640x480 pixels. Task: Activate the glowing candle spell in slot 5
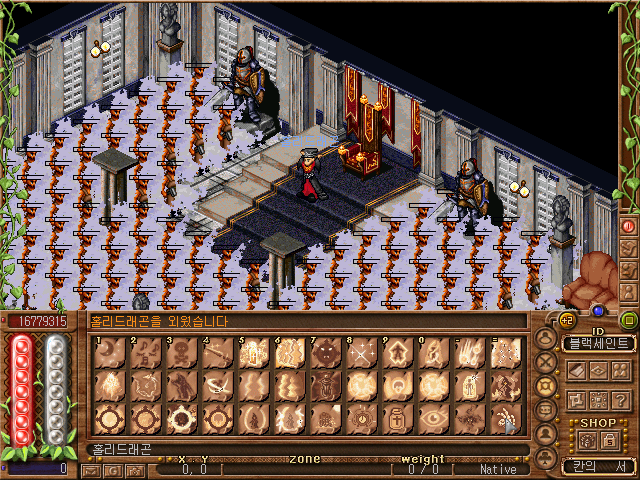tap(252, 352)
